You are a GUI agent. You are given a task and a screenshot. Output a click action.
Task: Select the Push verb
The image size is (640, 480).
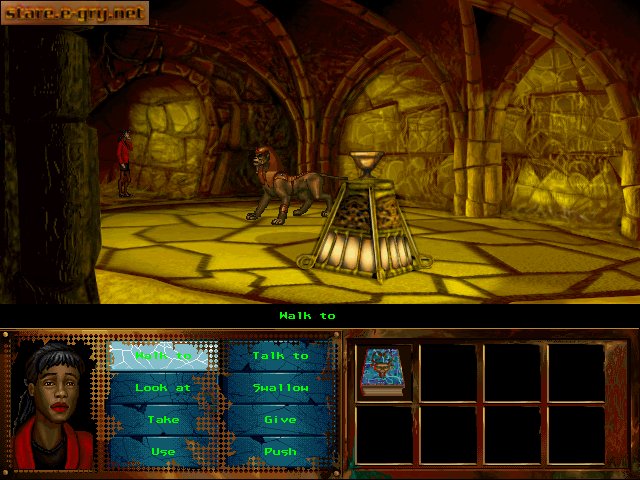click(x=280, y=451)
